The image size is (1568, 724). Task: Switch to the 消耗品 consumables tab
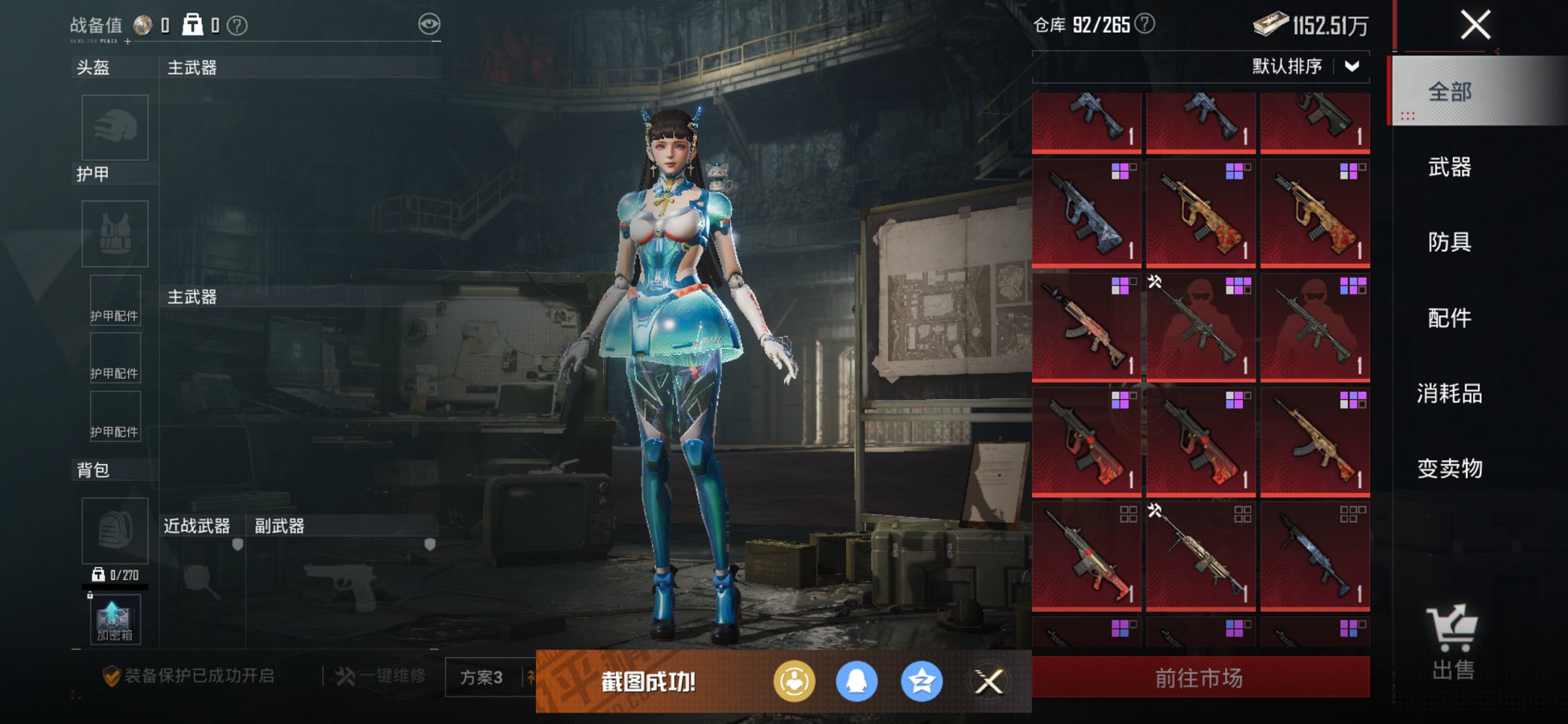[1449, 393]
